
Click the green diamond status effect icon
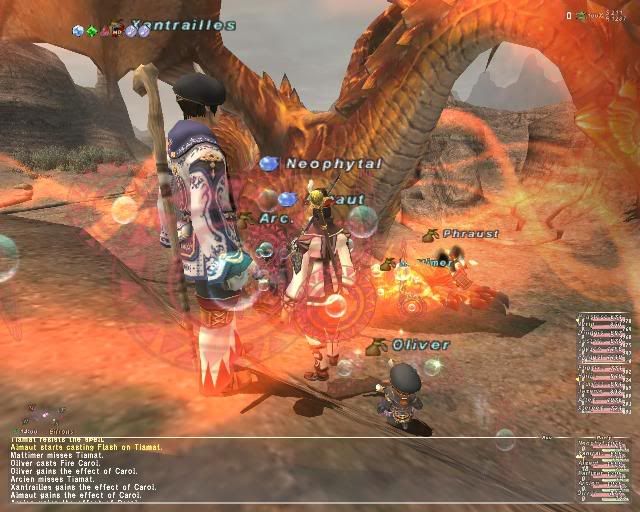click(91, 31)
